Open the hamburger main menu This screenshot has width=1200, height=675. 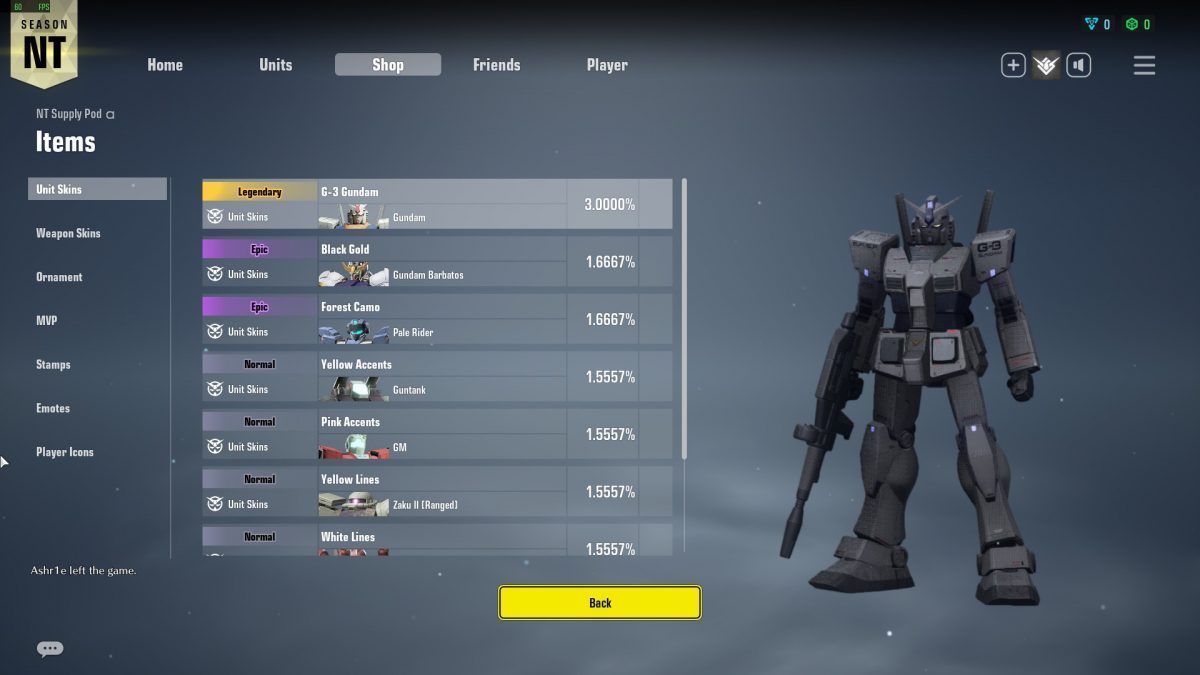click(1144, 66)
